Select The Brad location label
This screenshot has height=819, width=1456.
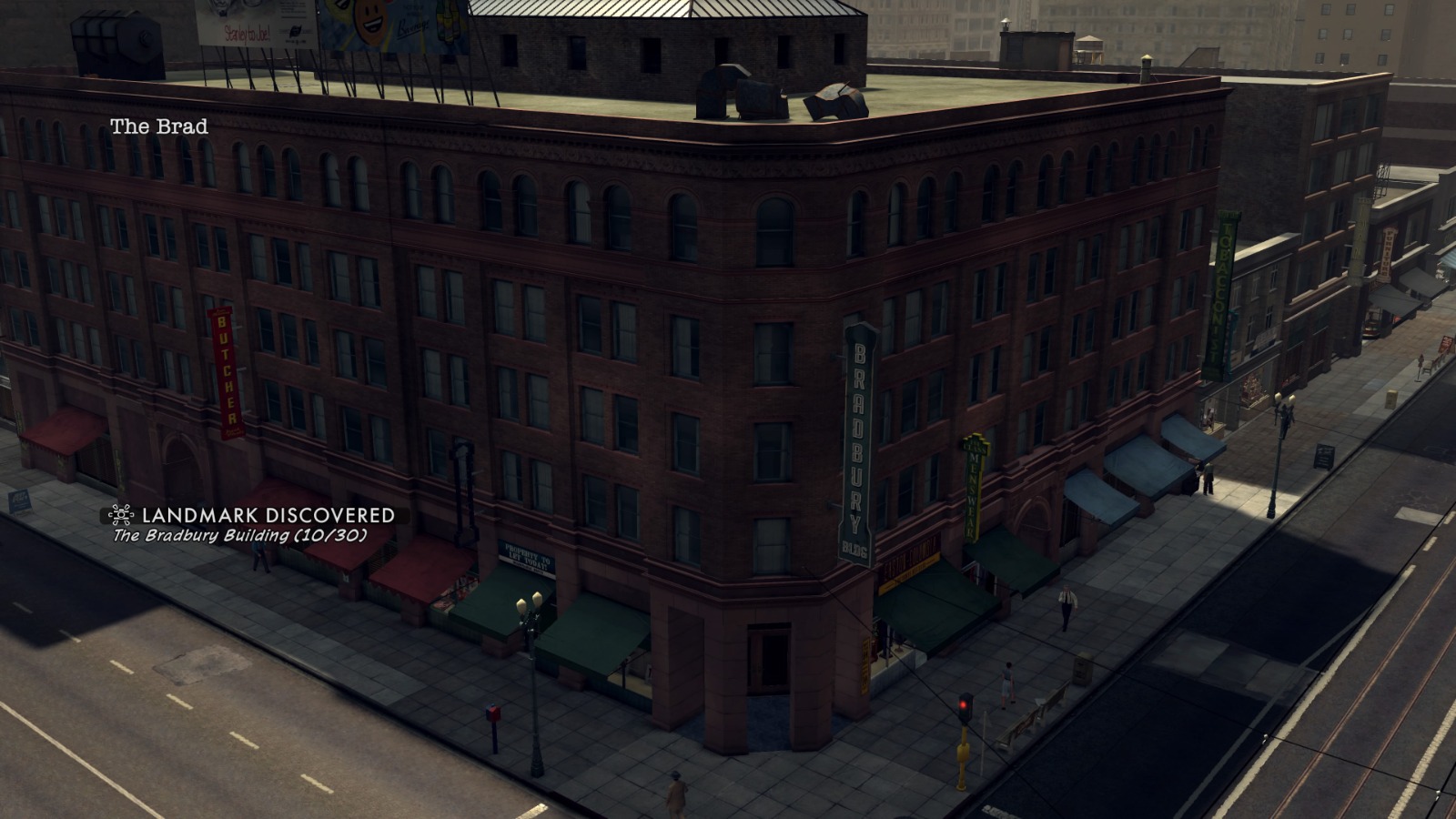159,126
